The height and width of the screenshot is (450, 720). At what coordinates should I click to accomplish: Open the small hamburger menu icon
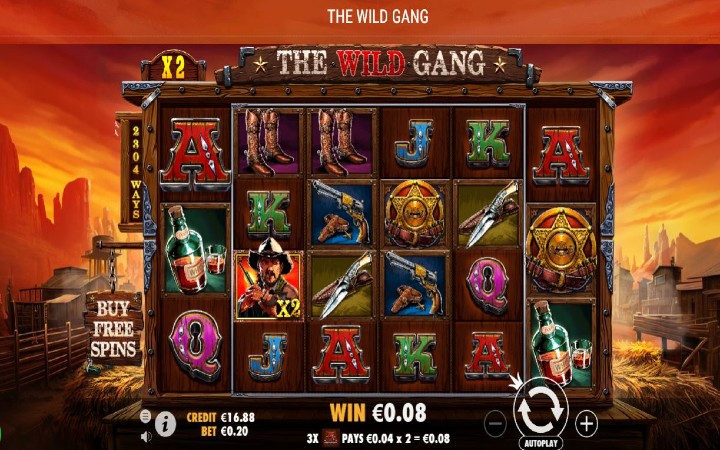[146, 415]
